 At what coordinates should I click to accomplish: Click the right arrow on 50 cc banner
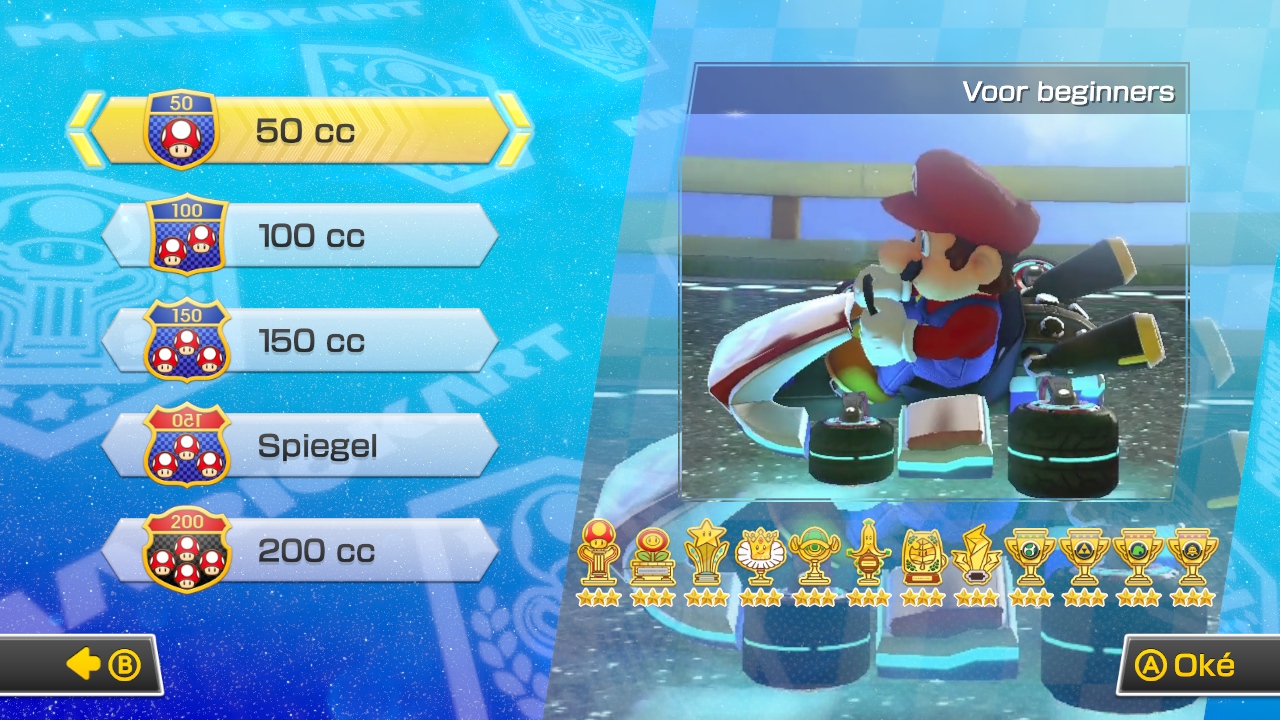click(x=516, y=127)
